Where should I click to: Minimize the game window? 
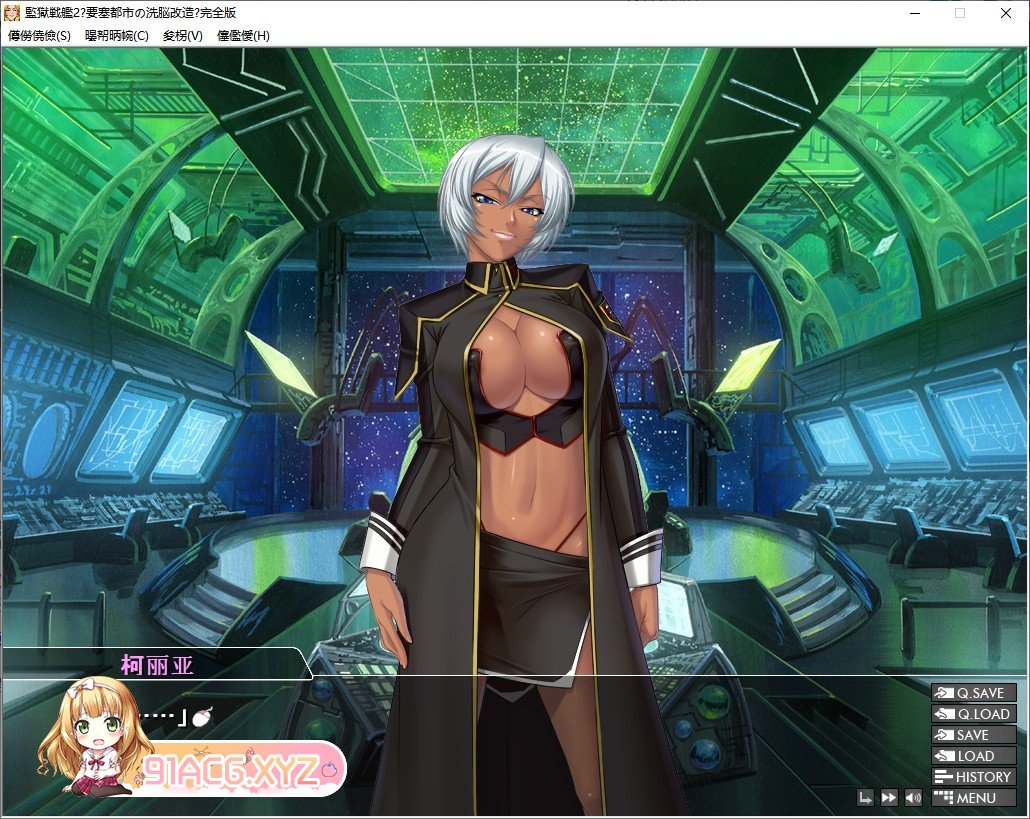pos(915,13)
